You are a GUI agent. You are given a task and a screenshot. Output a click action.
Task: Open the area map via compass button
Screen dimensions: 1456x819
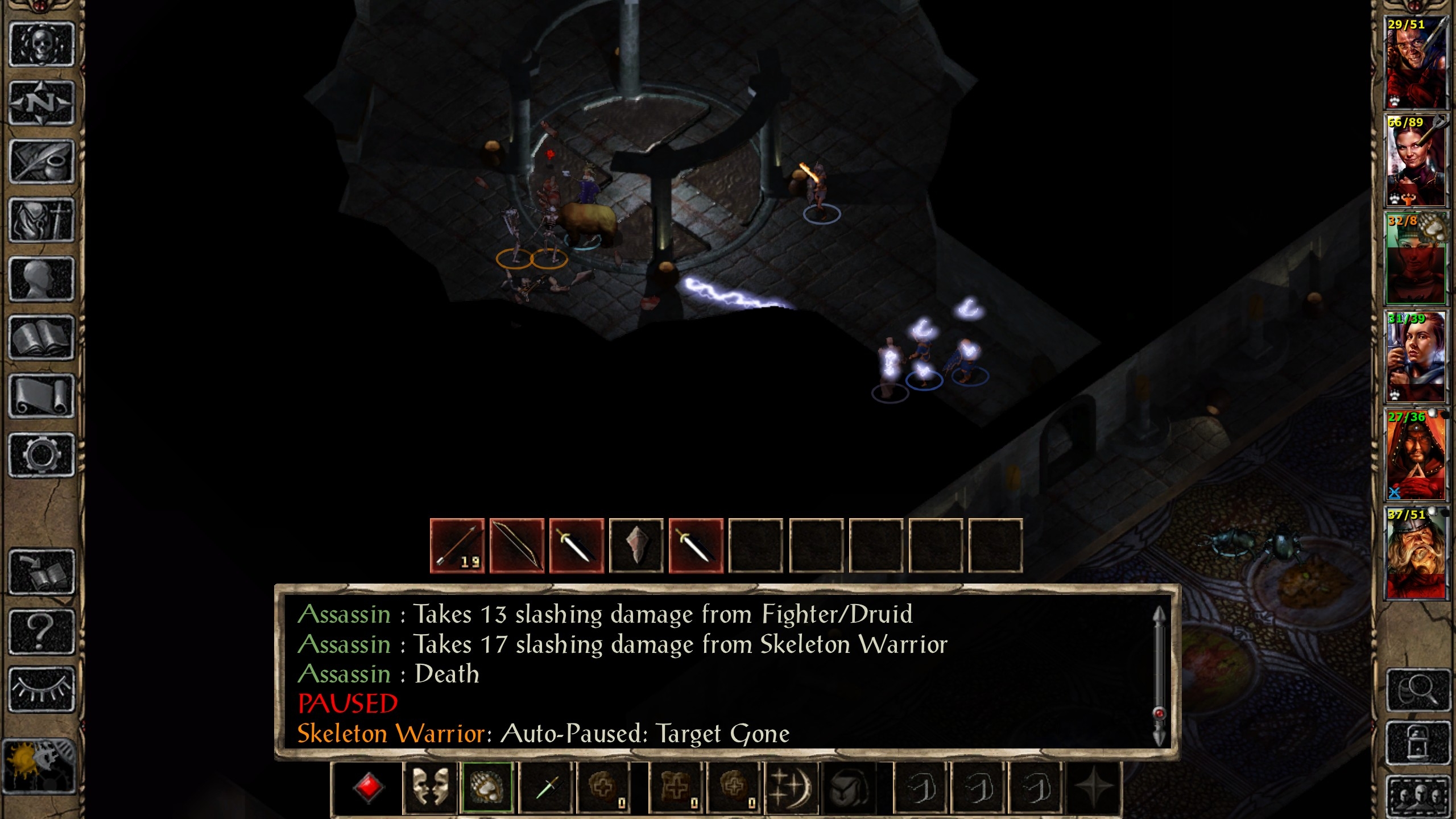click(42, 104)
